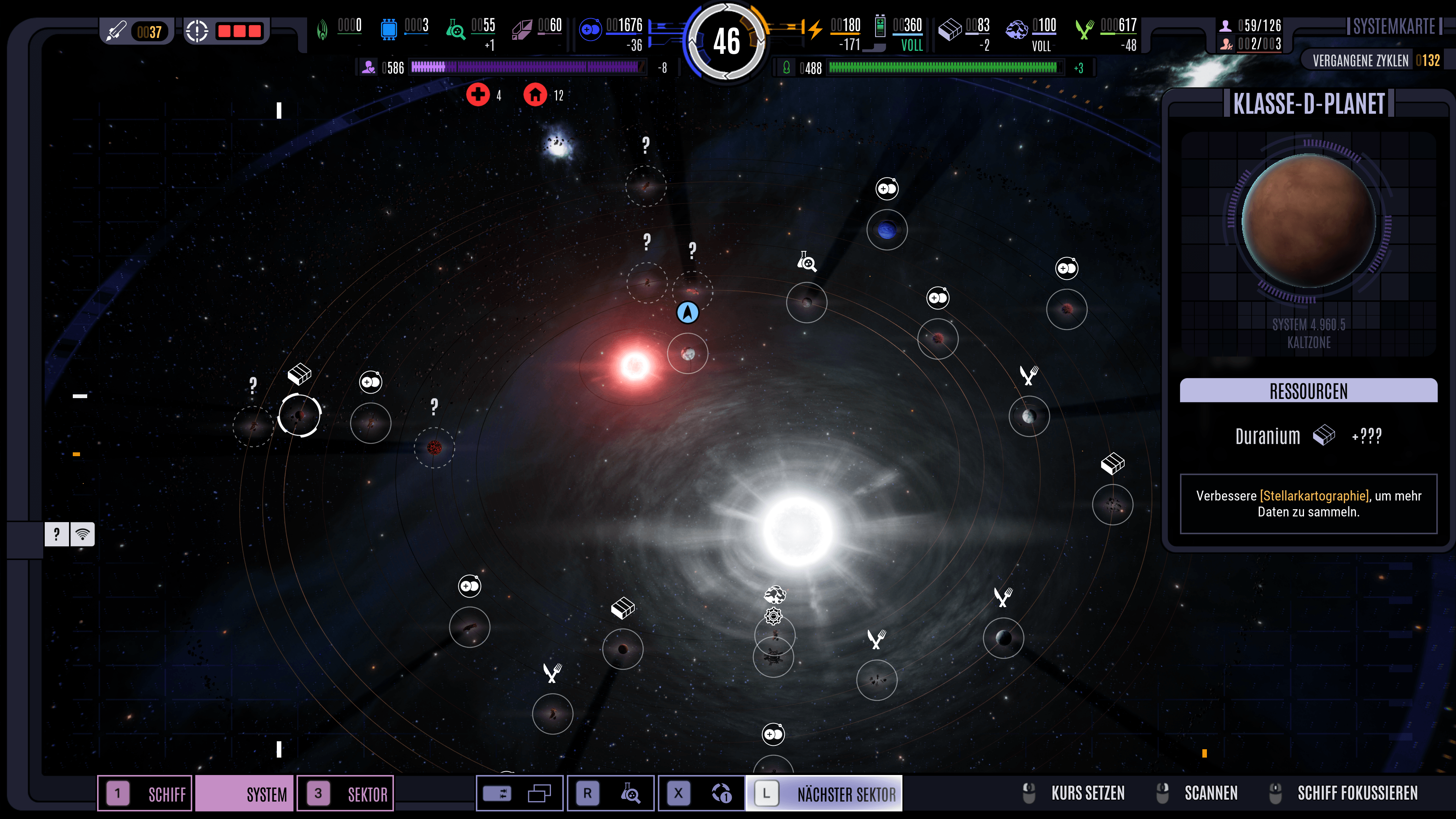The image size is (1456, 819).
Task: Click the wifi signal button
Action: point(83,533)
